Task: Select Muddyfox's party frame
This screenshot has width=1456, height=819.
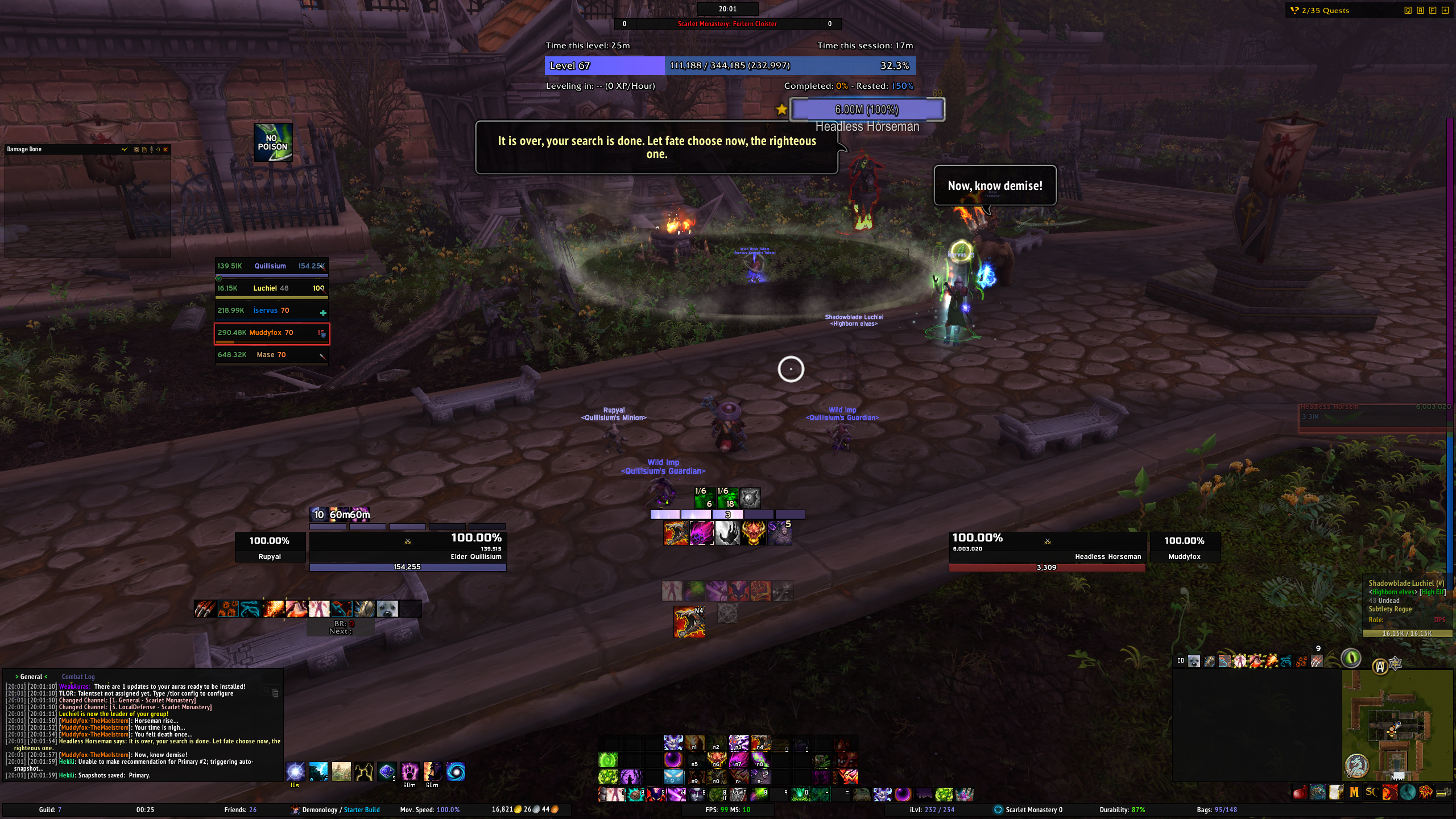Action: 271,333
